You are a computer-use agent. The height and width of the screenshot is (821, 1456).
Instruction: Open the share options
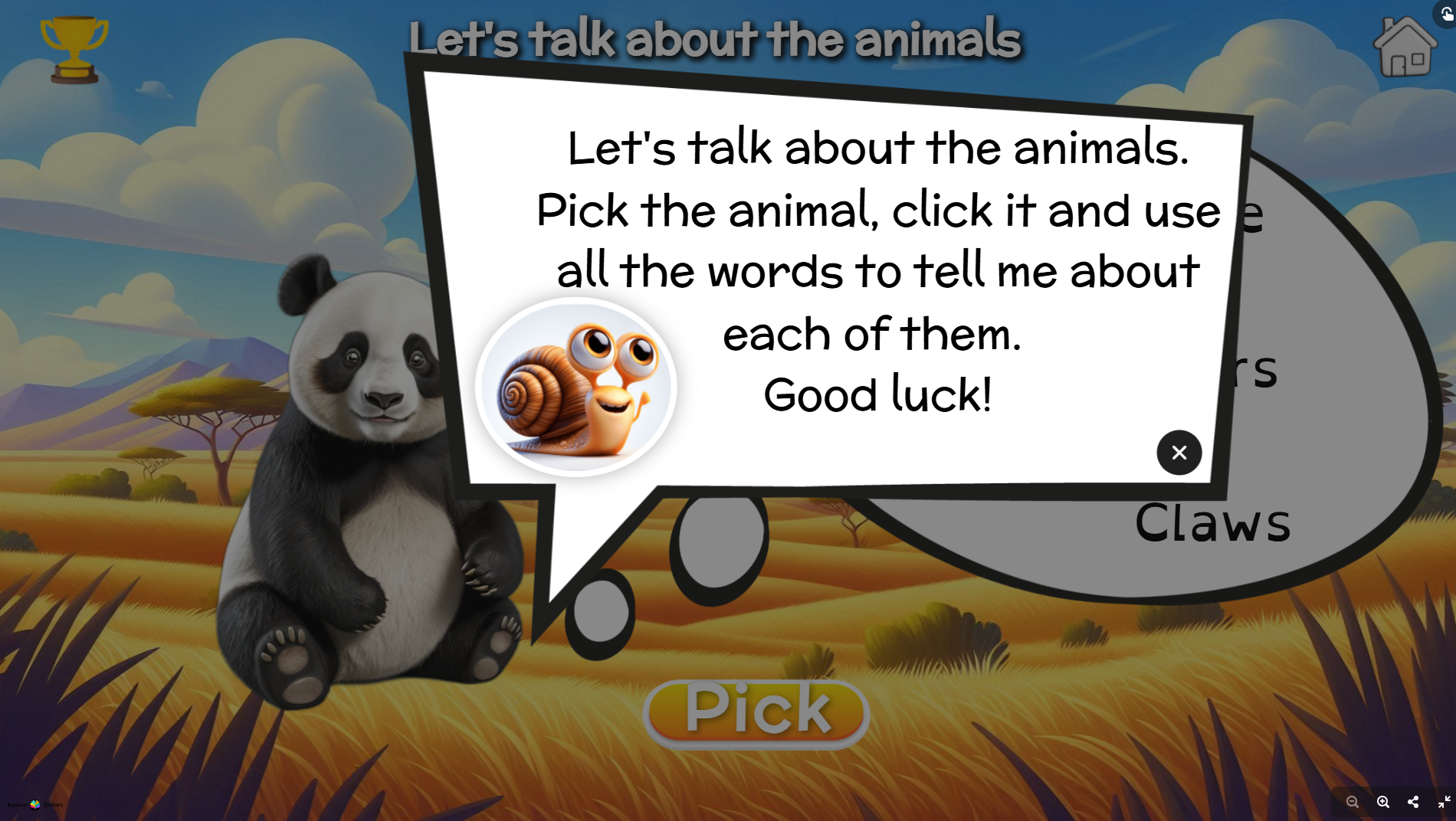point(1413,802)
